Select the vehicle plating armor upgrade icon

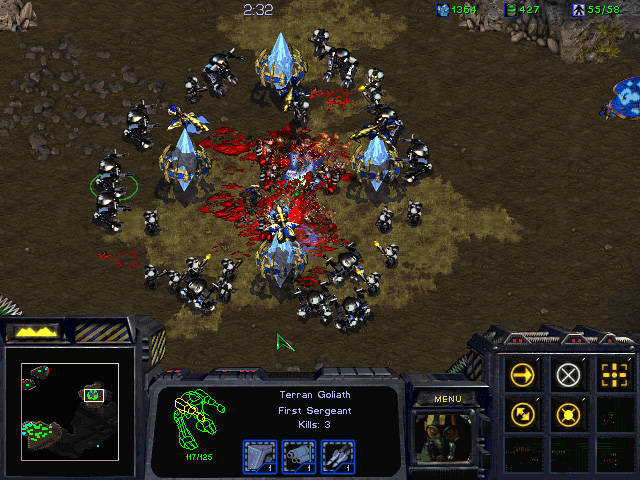click(x=258, y=455)
